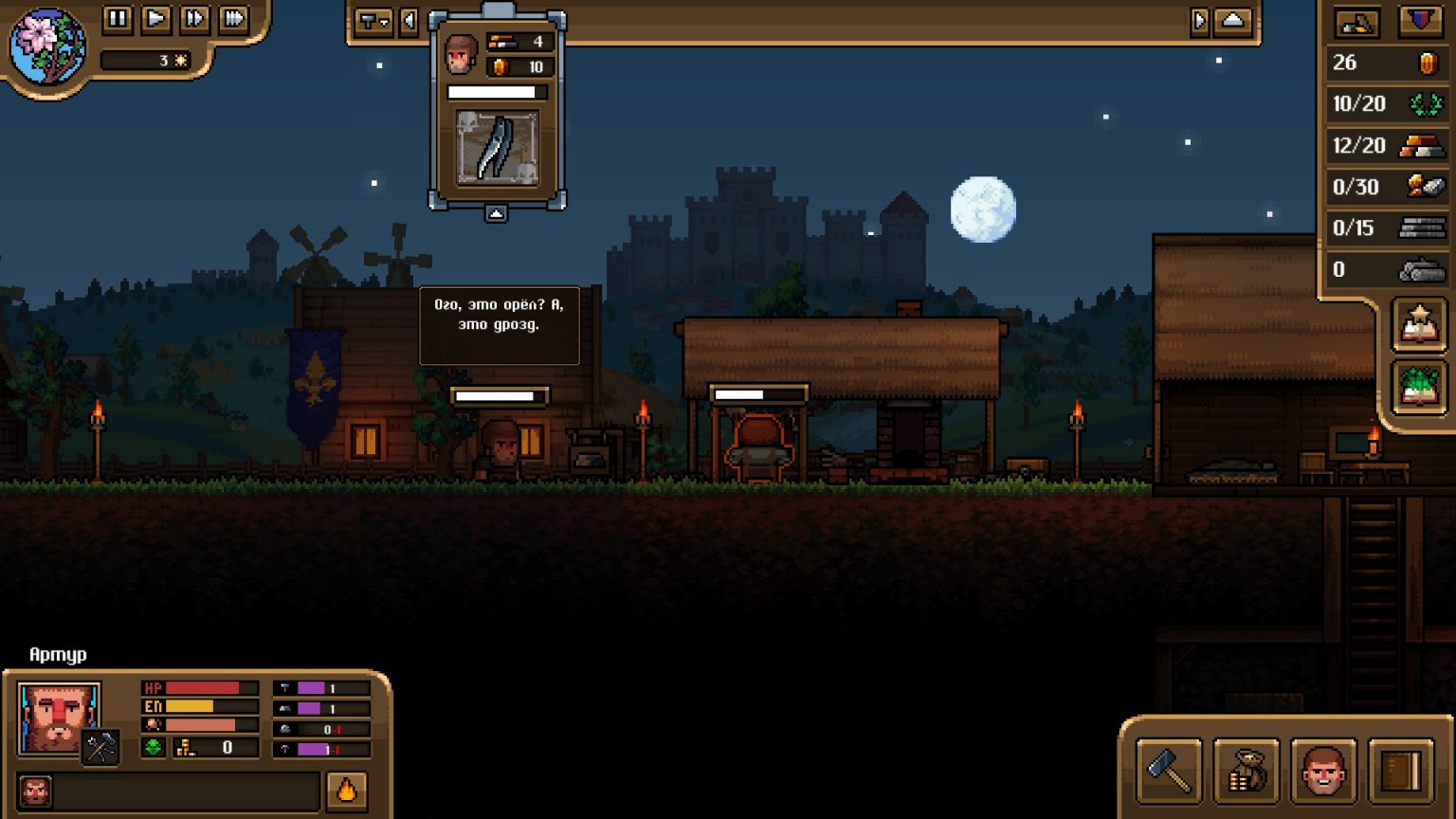
Task: Open the green plant book icon
Action: point(1419,386)
